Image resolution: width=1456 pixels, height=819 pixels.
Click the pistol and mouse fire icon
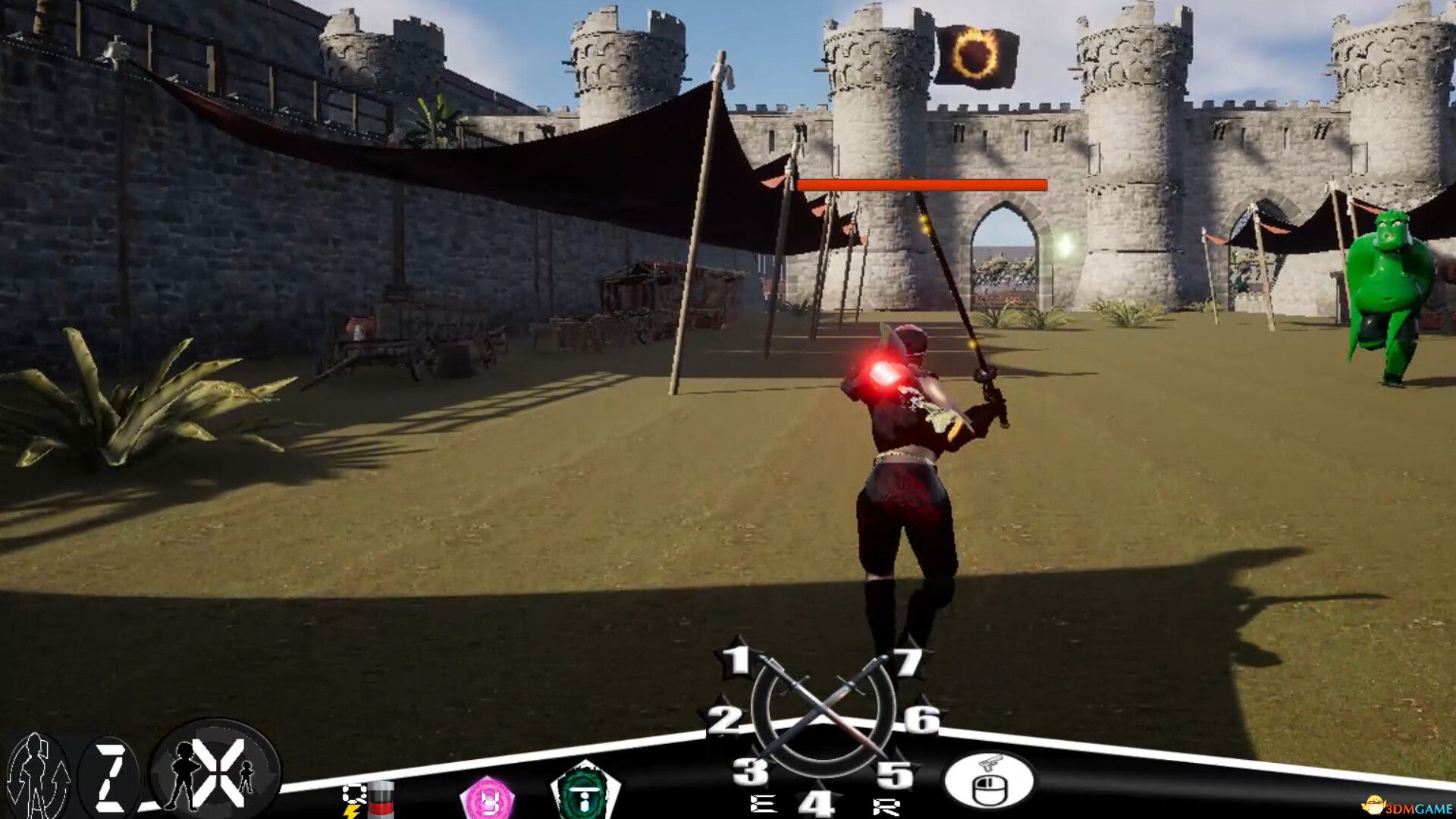point(989,780)
